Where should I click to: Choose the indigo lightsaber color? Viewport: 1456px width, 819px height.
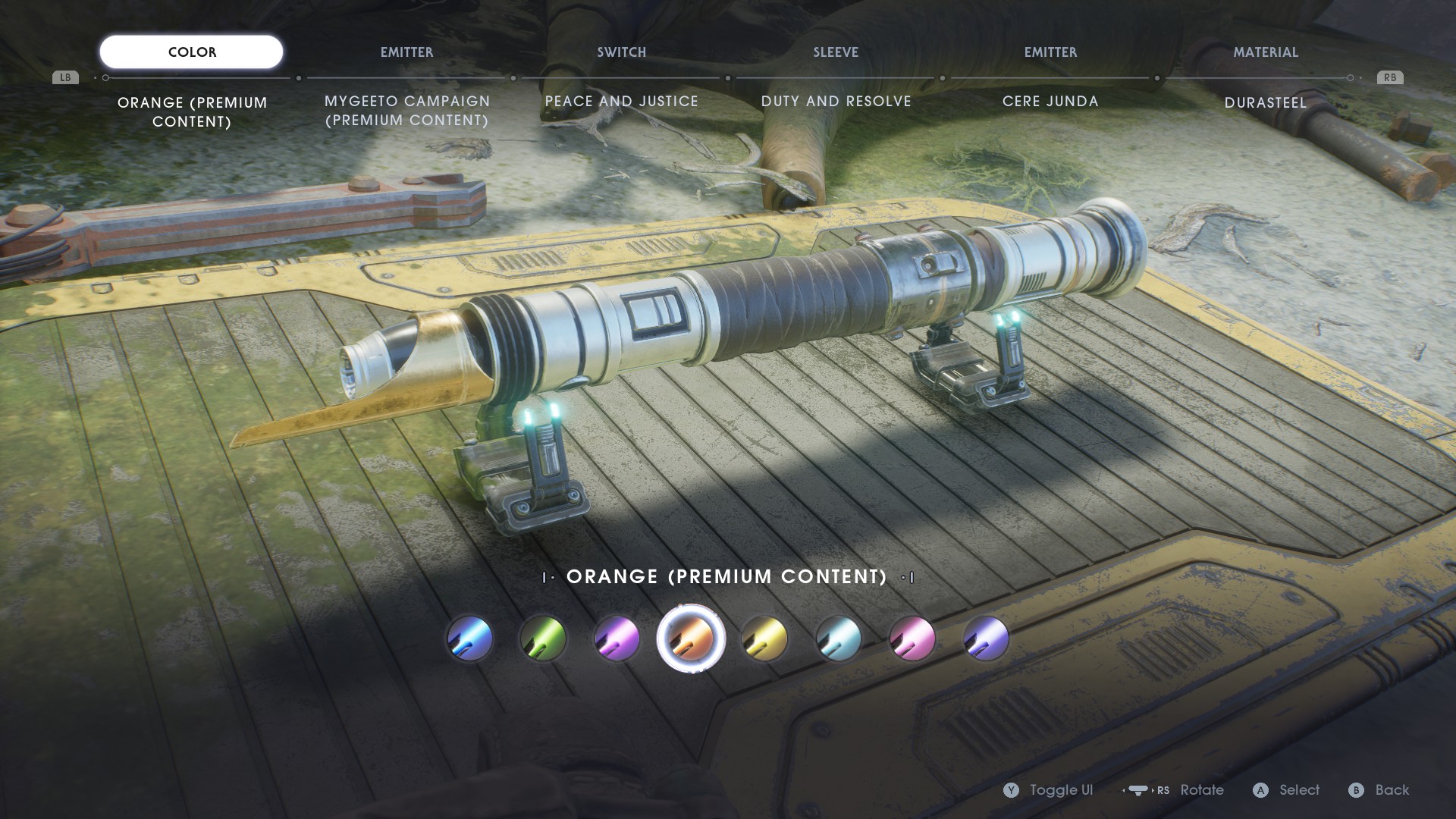[986, 639]
